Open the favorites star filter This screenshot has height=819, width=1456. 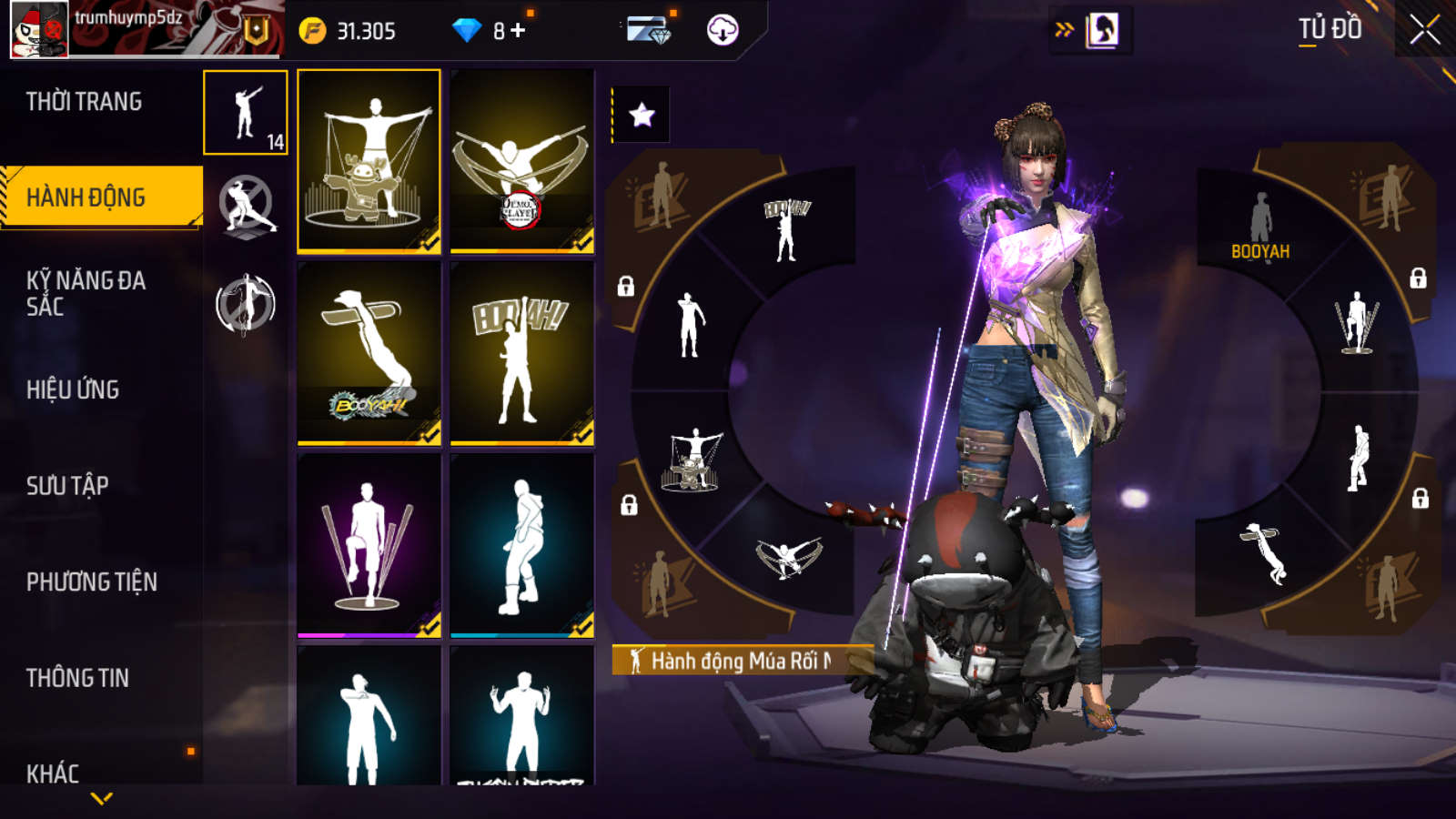[642, 115]
